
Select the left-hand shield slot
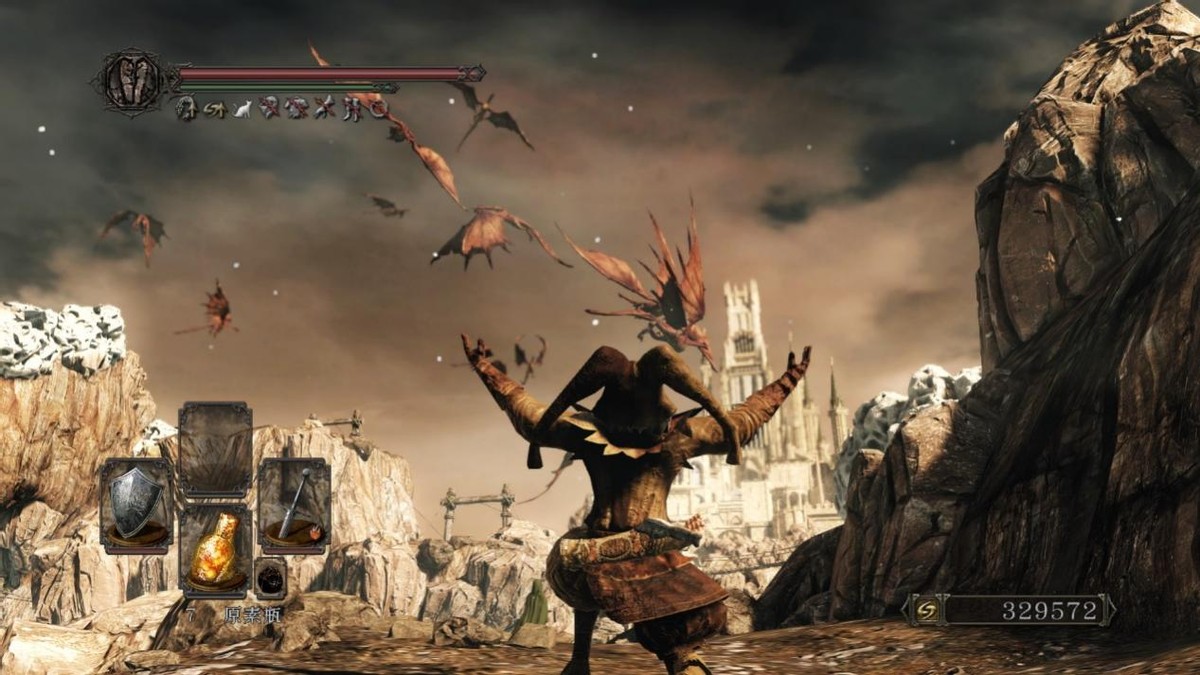tap(136, 505)
